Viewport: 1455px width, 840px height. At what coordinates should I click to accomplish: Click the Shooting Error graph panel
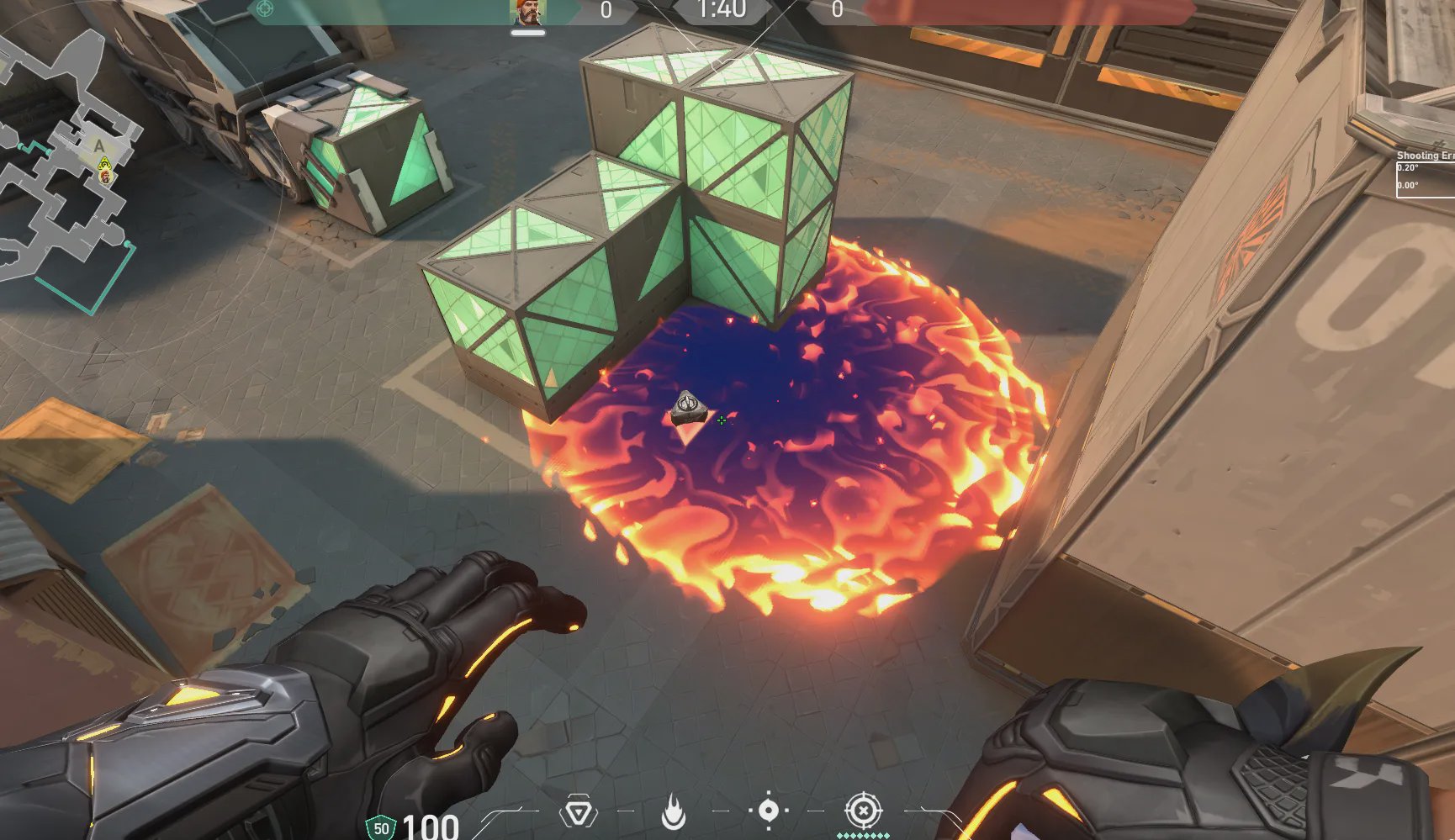click(1426, 175)
